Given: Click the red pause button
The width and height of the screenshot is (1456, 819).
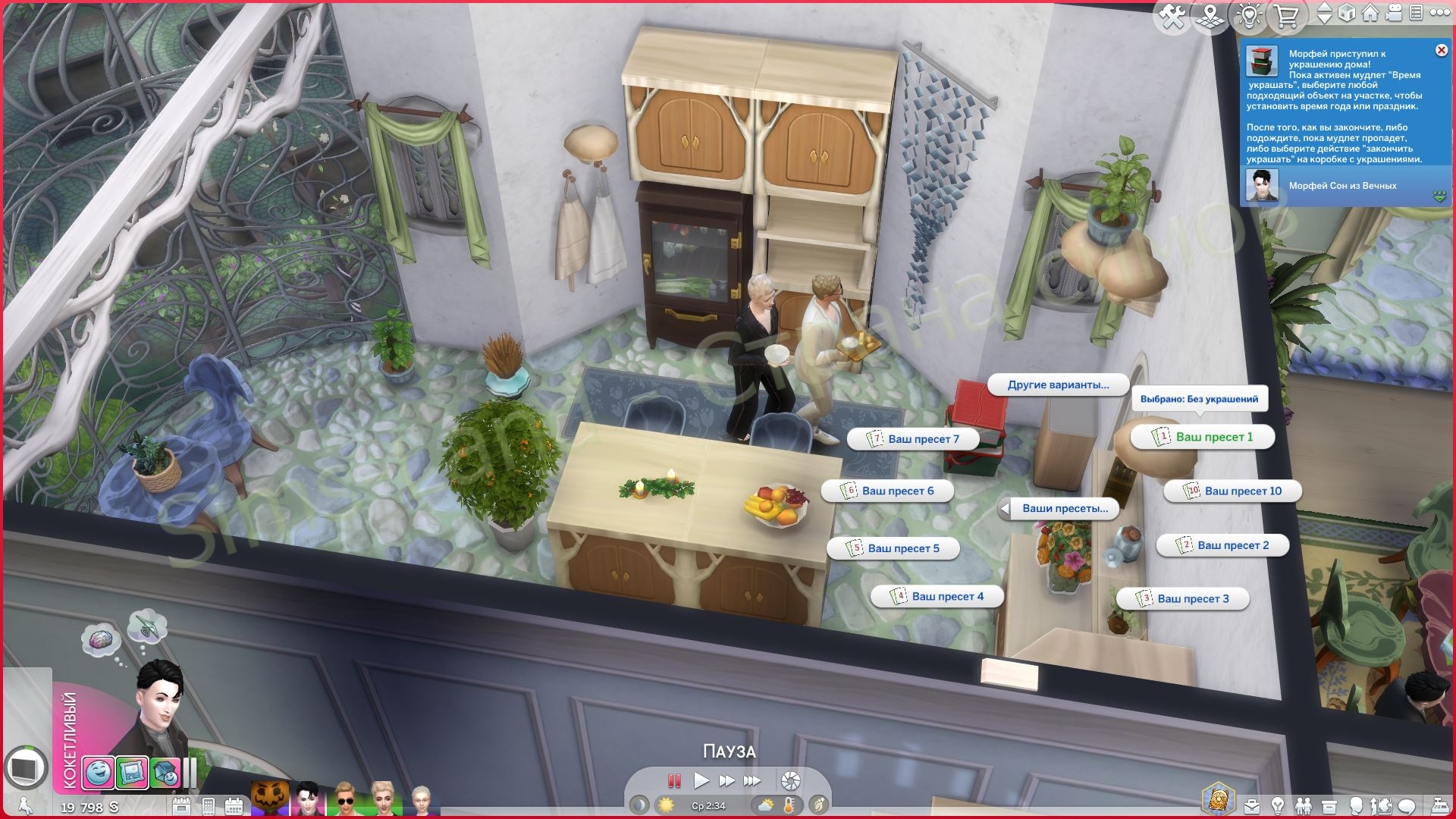Looking at the screenshot, I should pyautogui.click(x=673, y=780).
